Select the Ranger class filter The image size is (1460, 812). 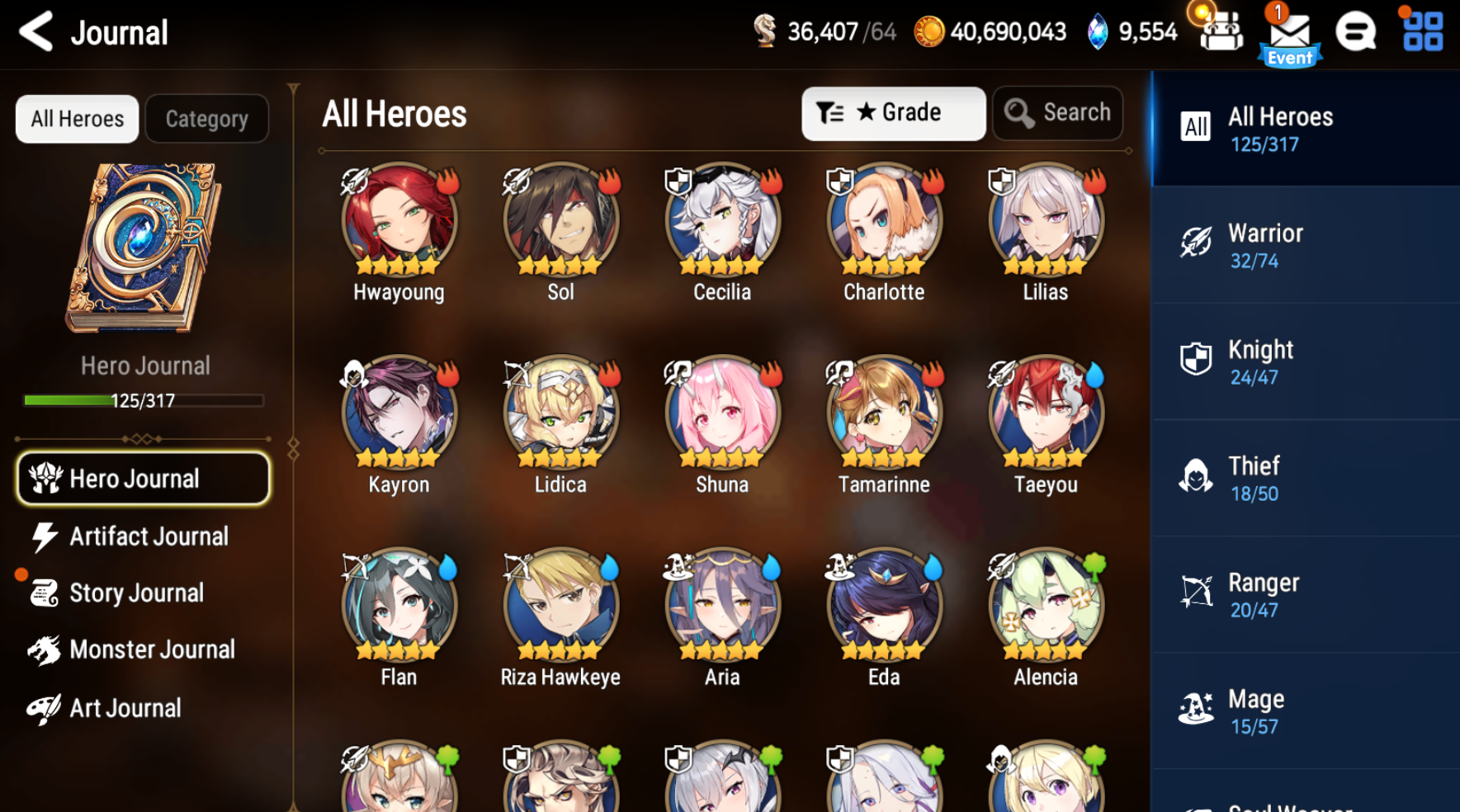coord(1304,594)
